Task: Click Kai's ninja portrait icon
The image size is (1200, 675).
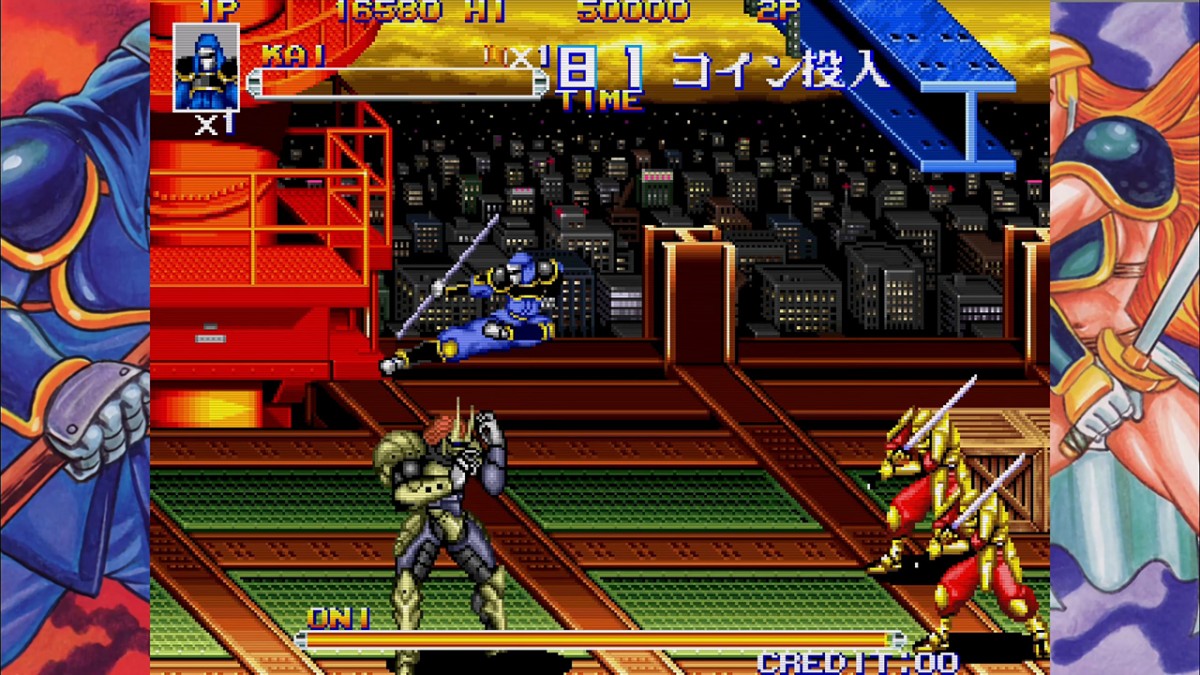Action: click(206, 67)
